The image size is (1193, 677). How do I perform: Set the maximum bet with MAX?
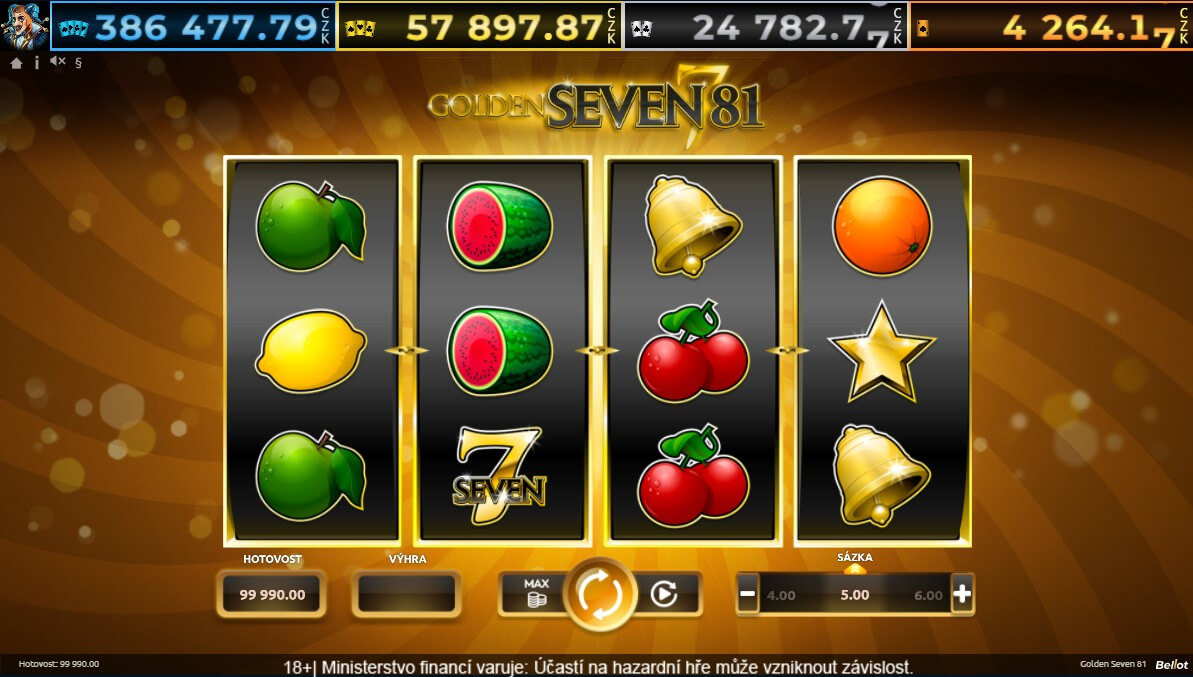(x=536, y=593)
